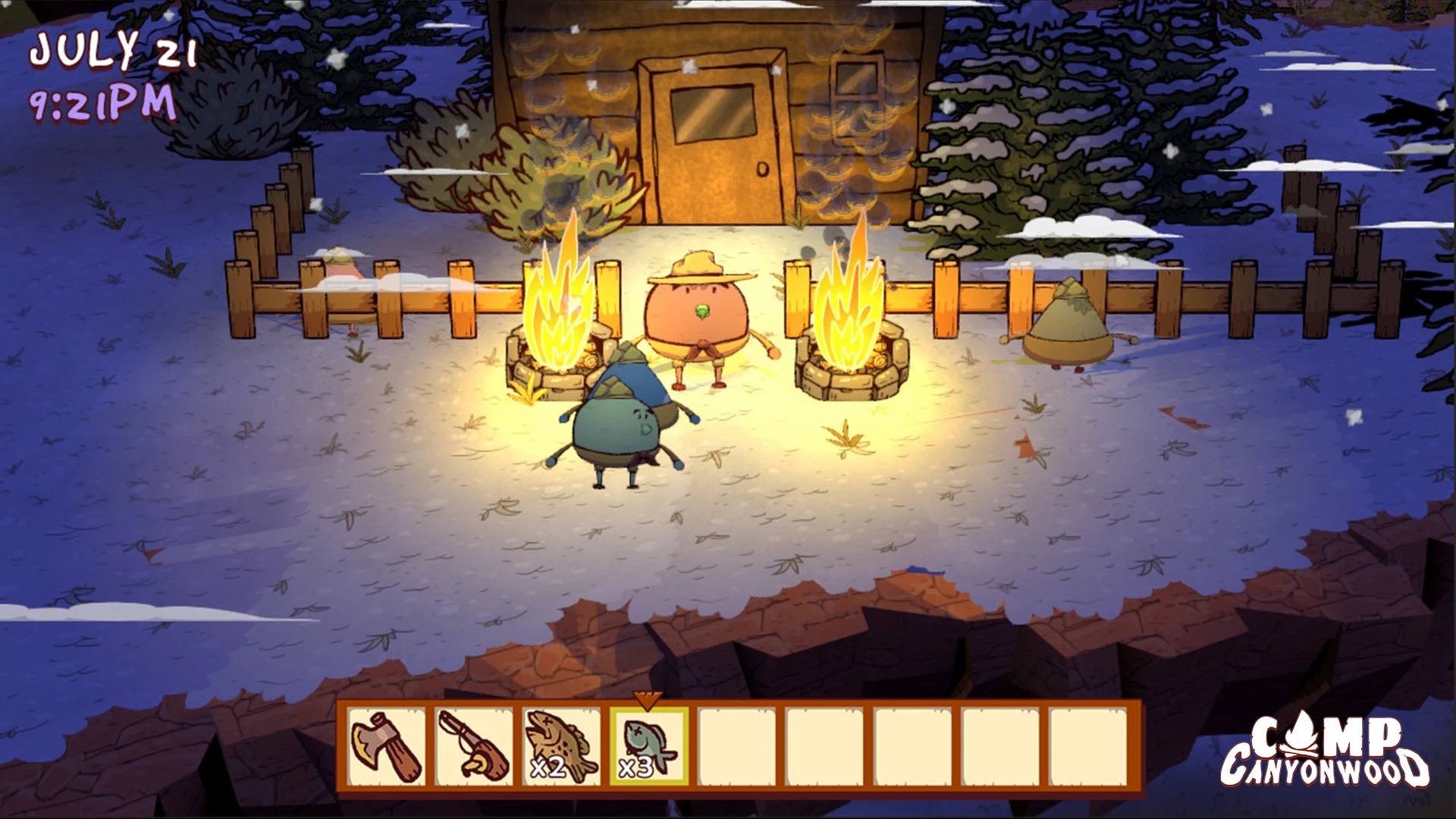Equip the fishing rod slot
Viewport: 1456px width, 819px height.
pyautogui.click(x=474, y=747)
